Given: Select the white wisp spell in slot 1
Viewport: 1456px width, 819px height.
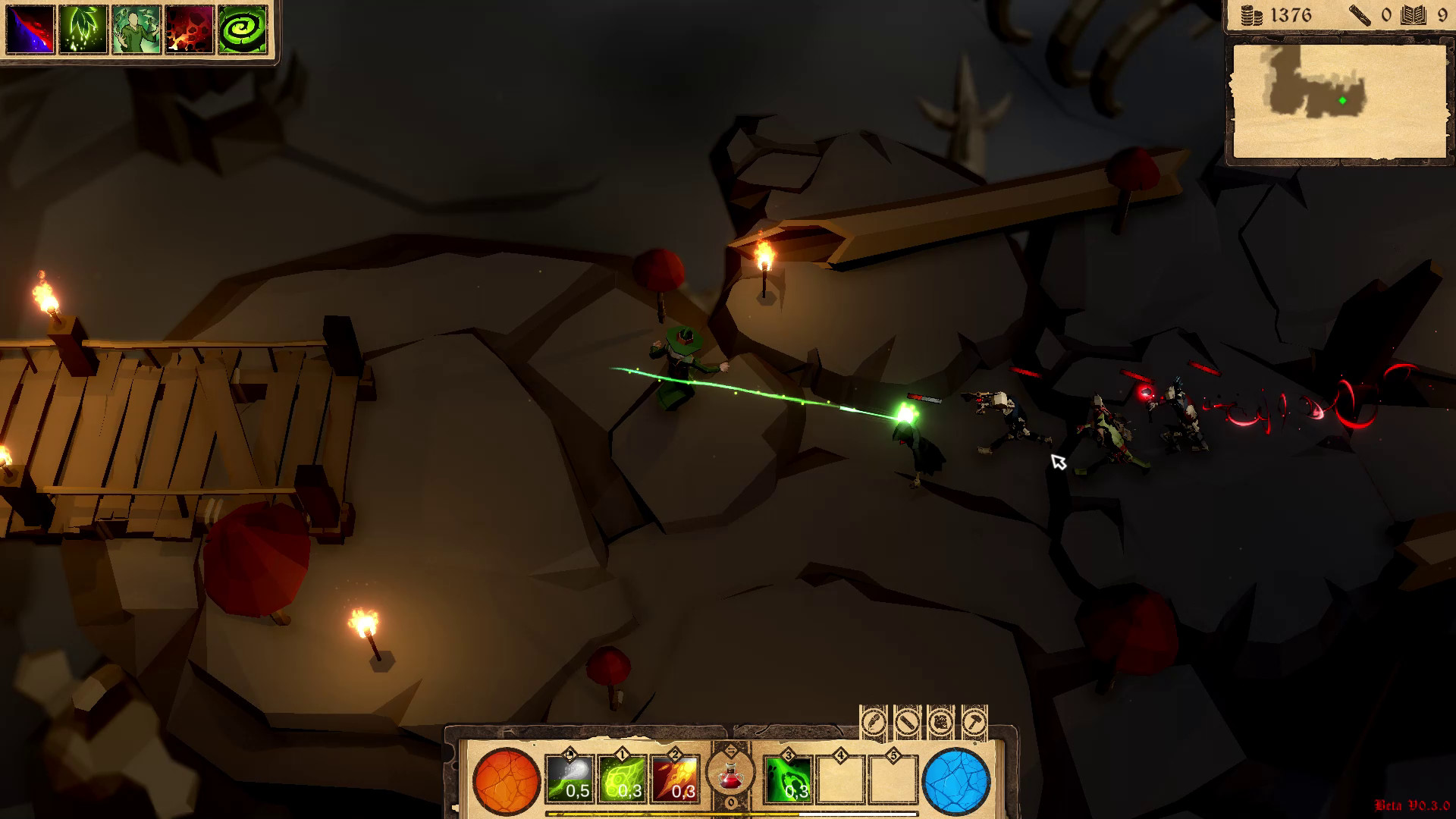Looking at the screenshot, I should click(x=570, y=778).
